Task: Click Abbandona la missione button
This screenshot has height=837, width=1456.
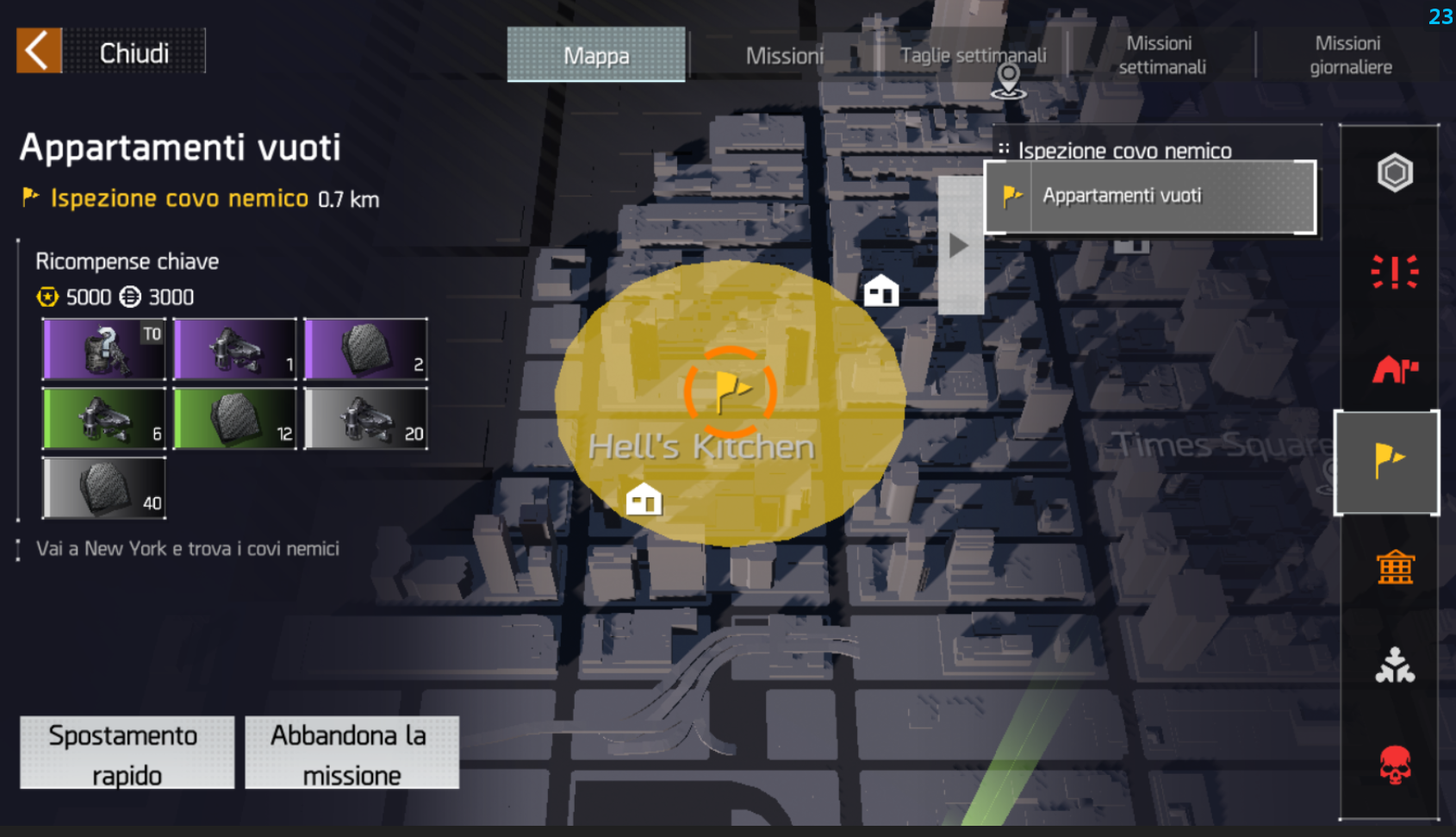Action: [x=352, y=753]
